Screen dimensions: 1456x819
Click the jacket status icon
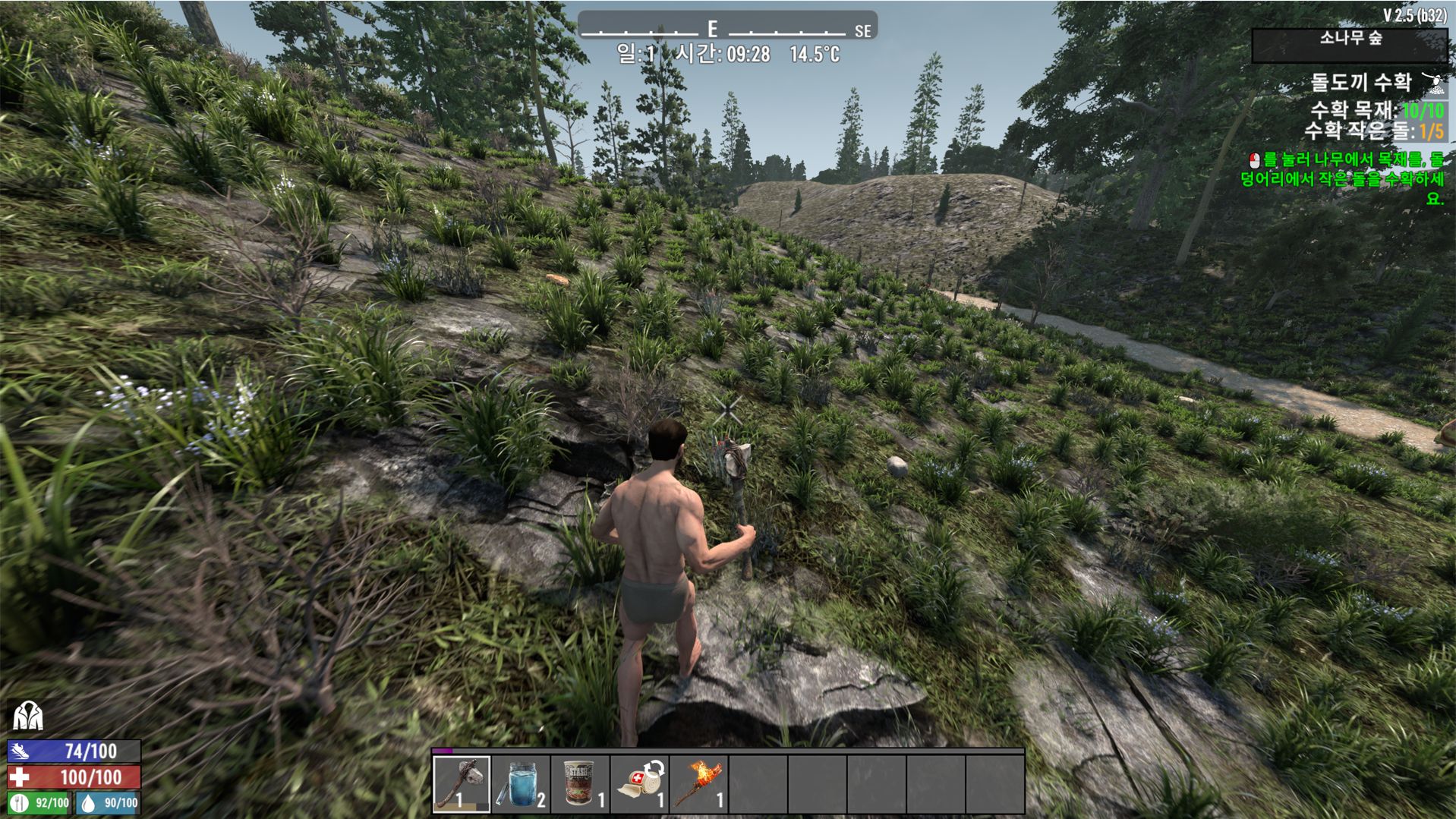pyautogui.click(x=27, y=715)
